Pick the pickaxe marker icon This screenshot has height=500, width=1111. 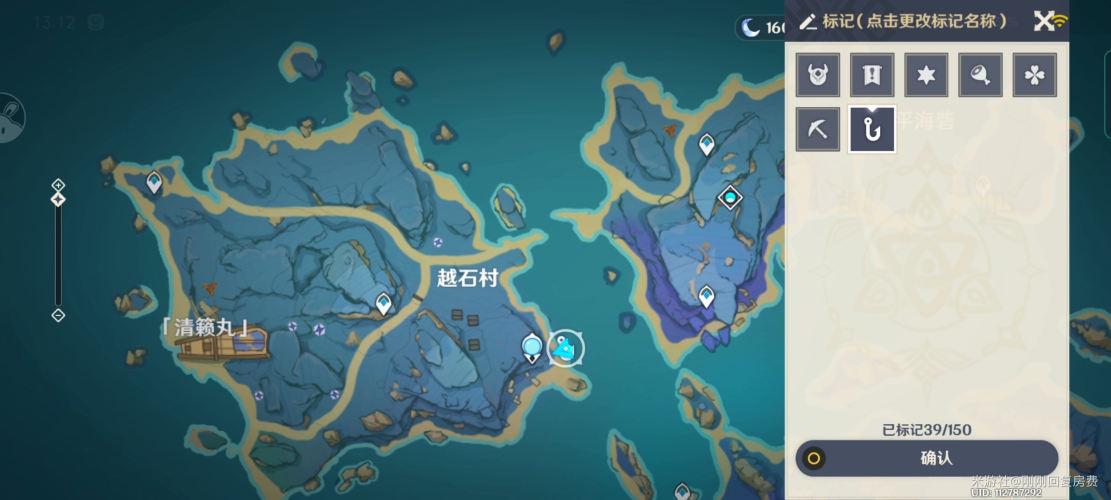(x=818, y=130)
